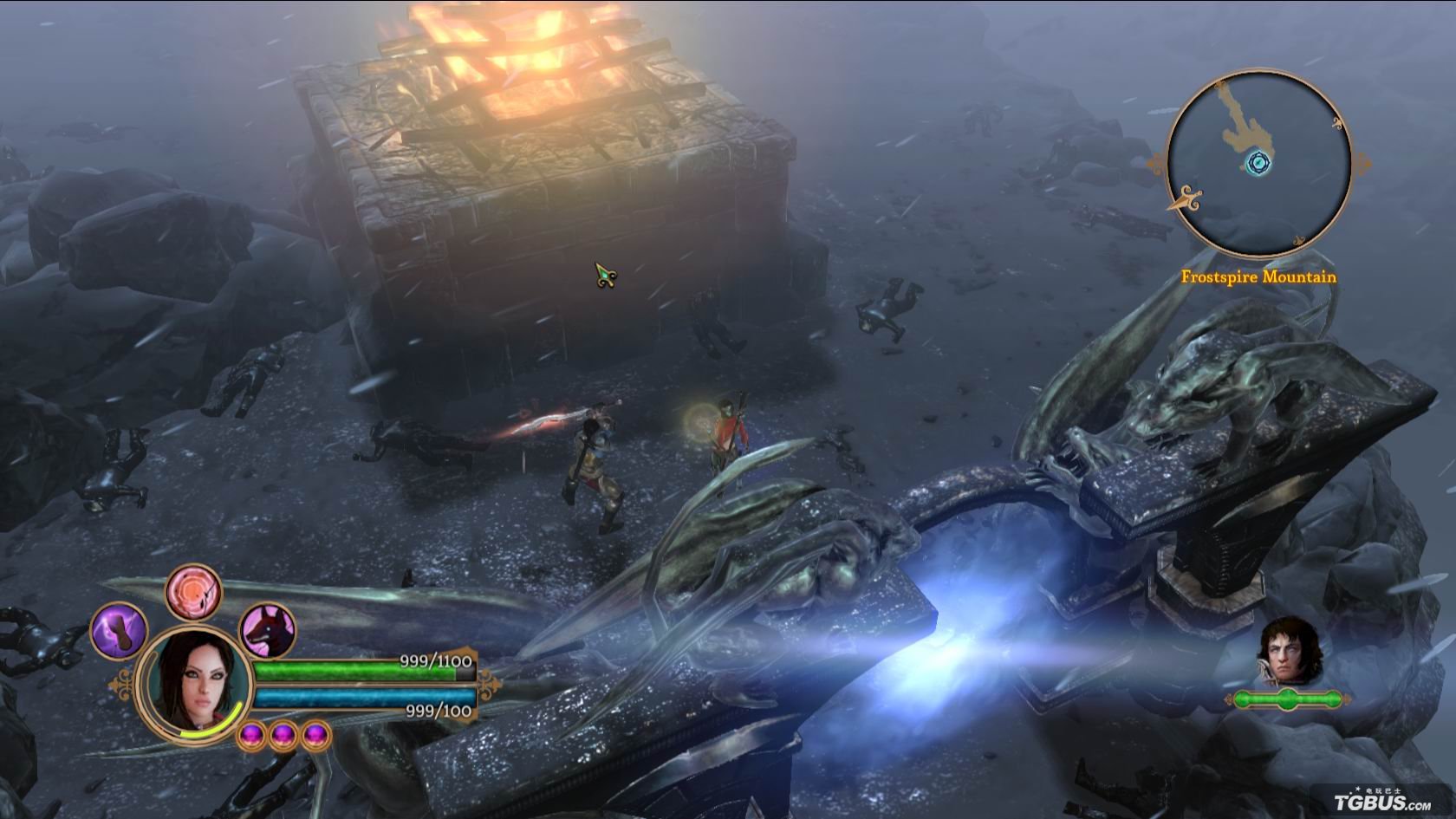Screen dimensions: 1456x819
Task: Select the hound companion ability icon
Action: coord(266,630)
